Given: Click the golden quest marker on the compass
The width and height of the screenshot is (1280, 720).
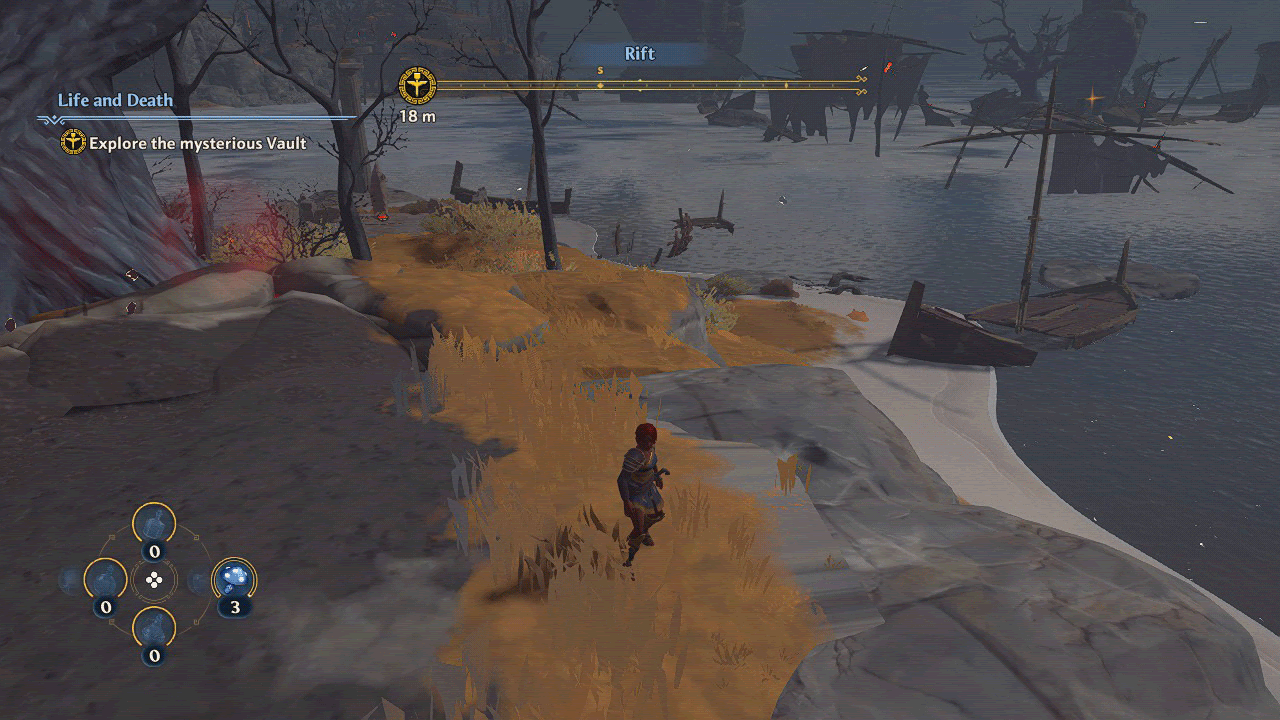Looking at the screenshot, I should pos(416,87).
